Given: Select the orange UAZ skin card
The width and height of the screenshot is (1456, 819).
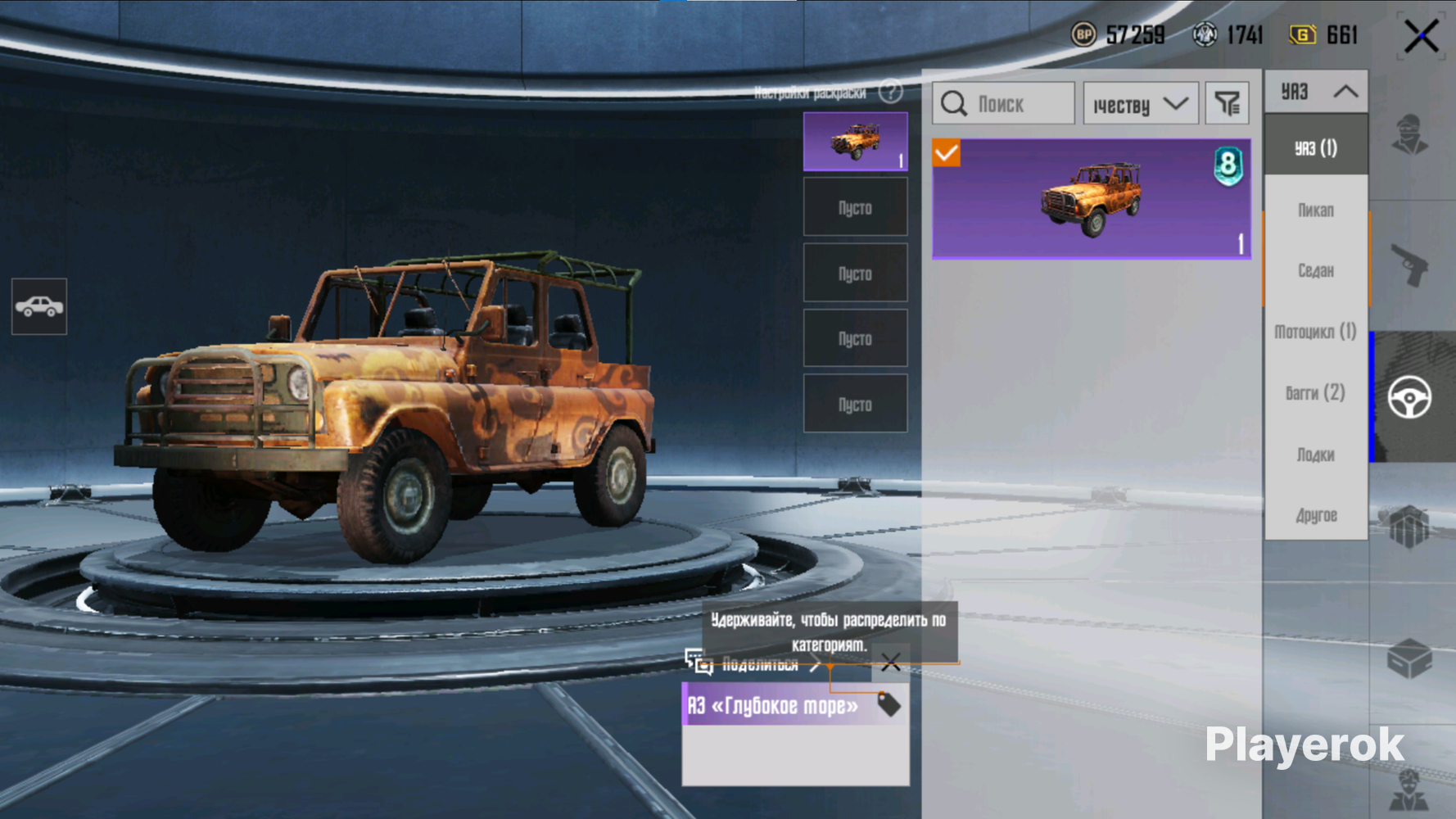Looking at the screenshot, I should tap(1092, 199).
